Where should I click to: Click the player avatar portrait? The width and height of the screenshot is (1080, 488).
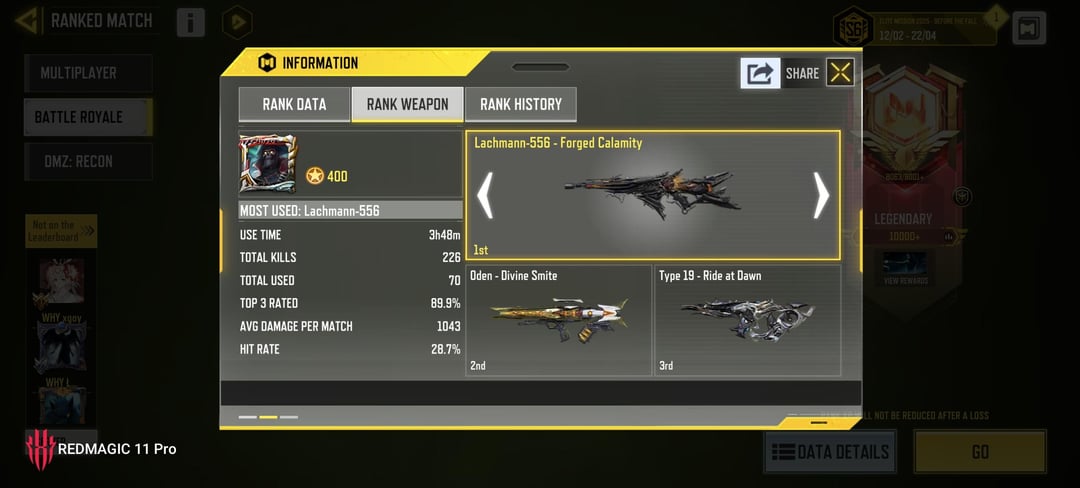(x=267, y=164)
